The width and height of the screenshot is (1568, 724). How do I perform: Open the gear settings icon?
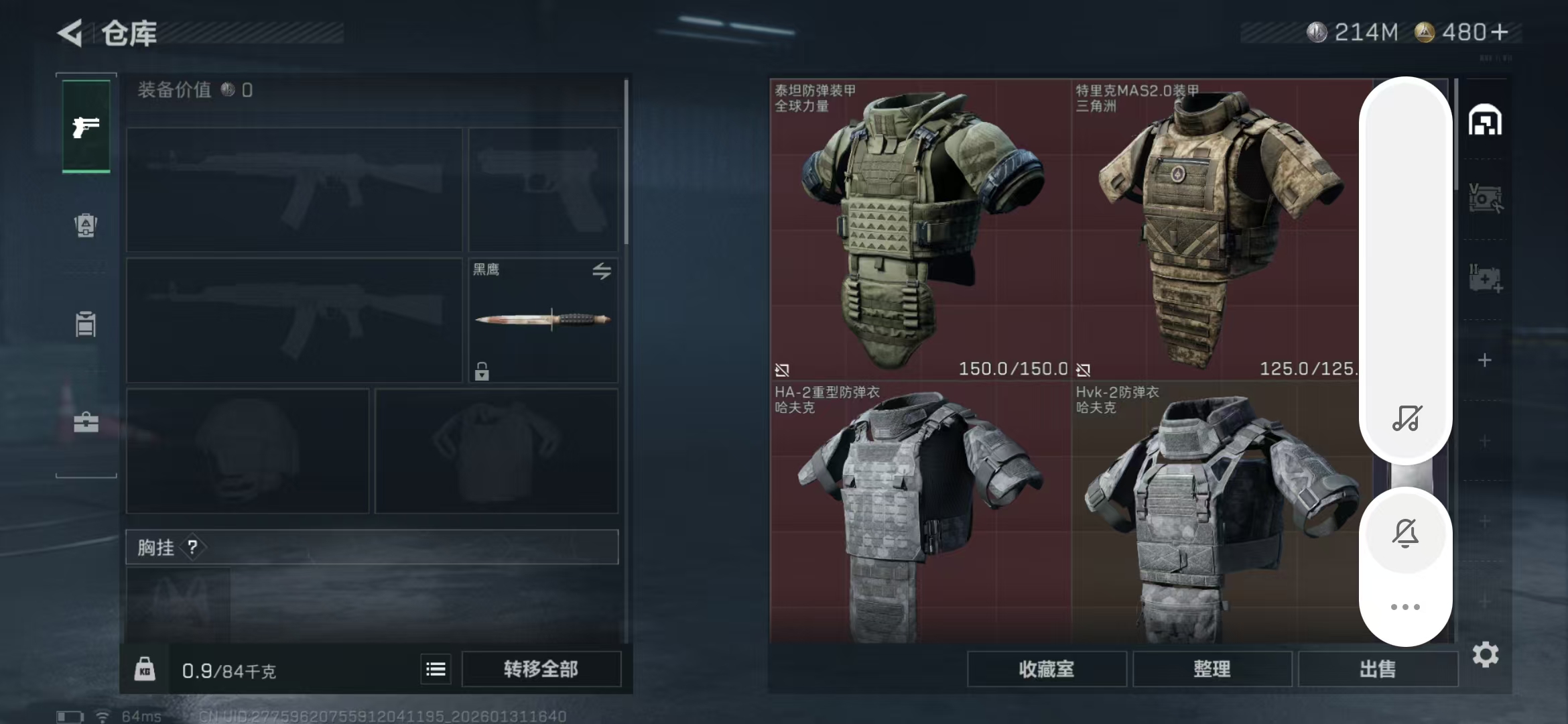(1485, 654)
